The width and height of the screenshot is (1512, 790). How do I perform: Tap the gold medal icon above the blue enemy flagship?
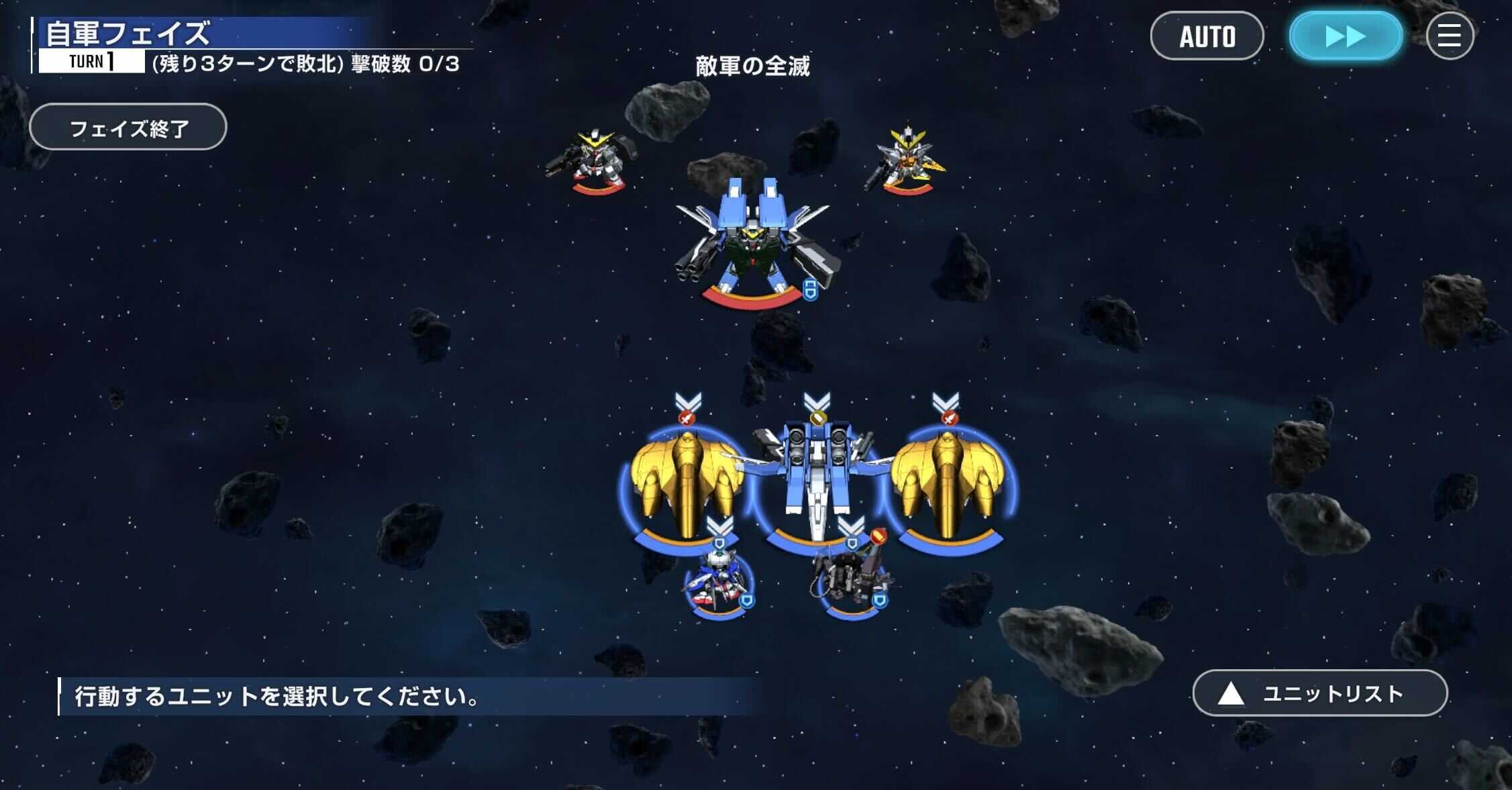click(x=819, y=416)
